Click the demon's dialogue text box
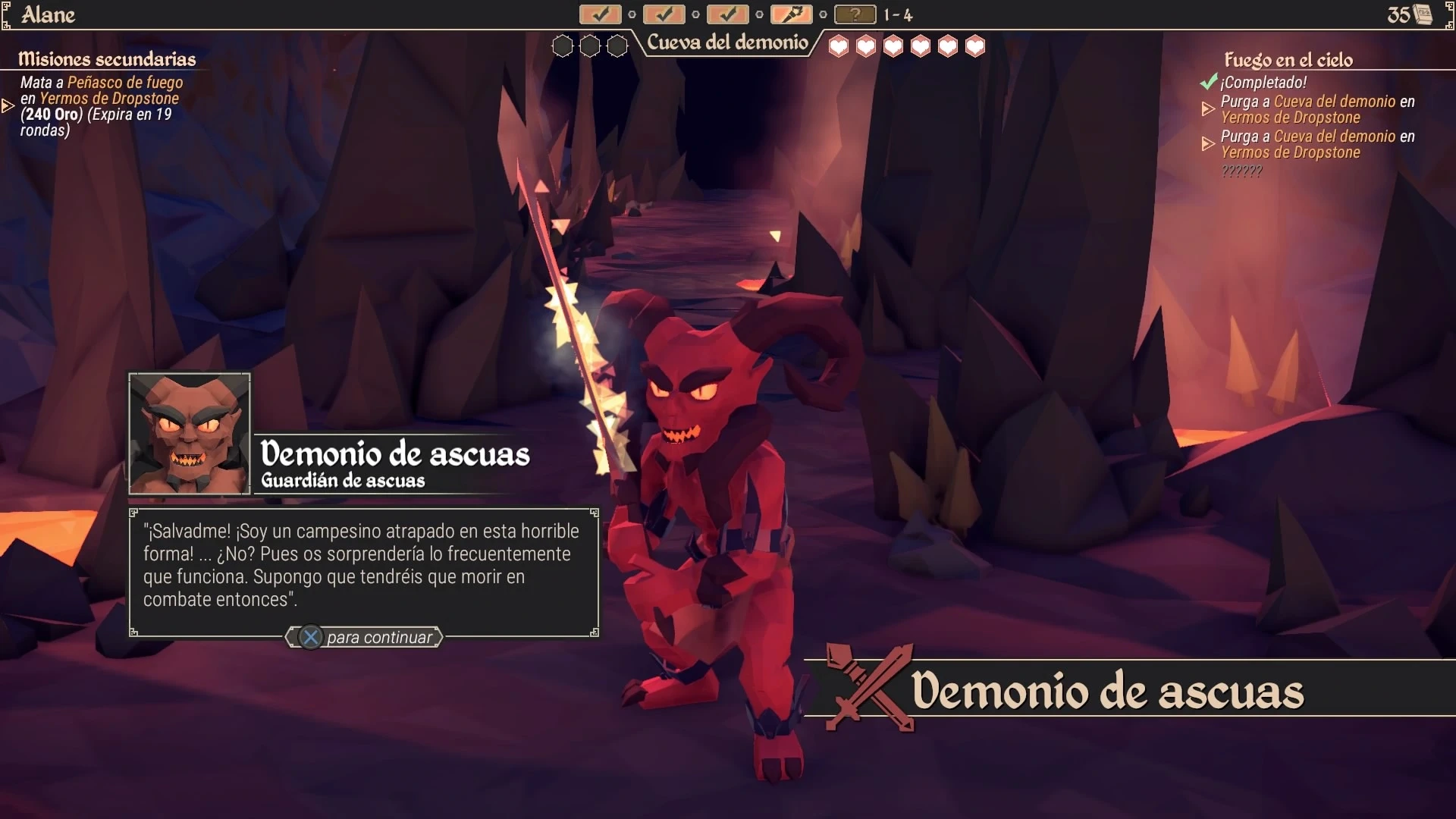This screenshot has height=819, width=1456. pyautogui.click(x=364, y=566)
